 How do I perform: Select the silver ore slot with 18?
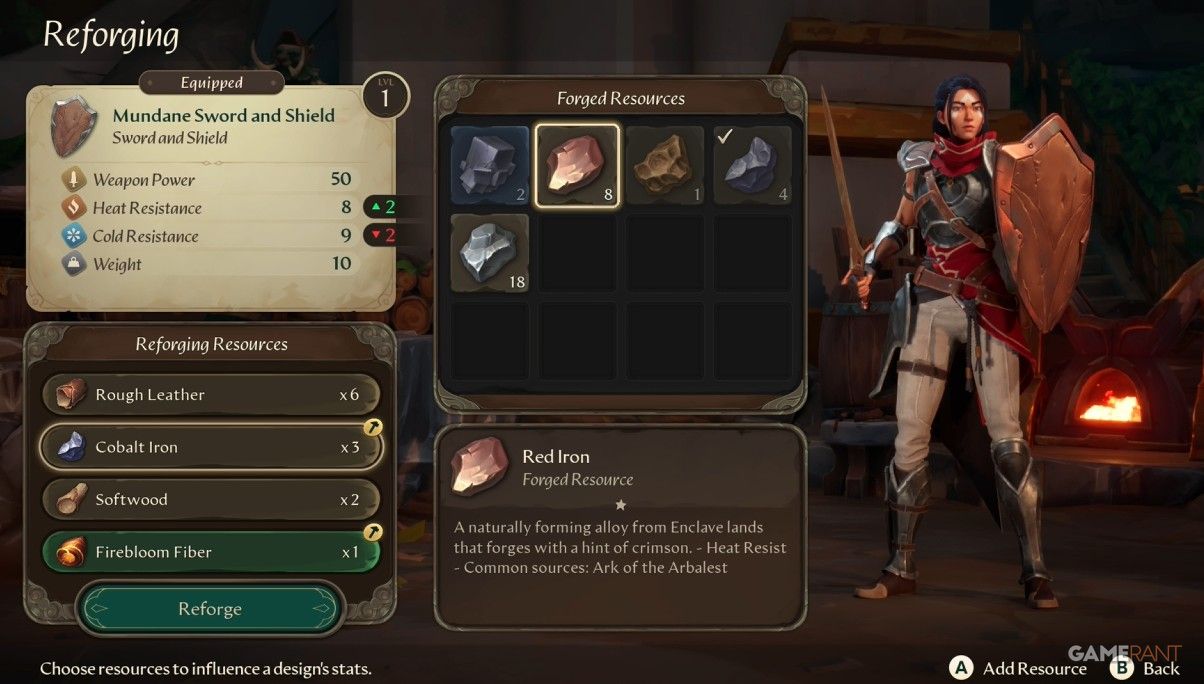(489, 253)
